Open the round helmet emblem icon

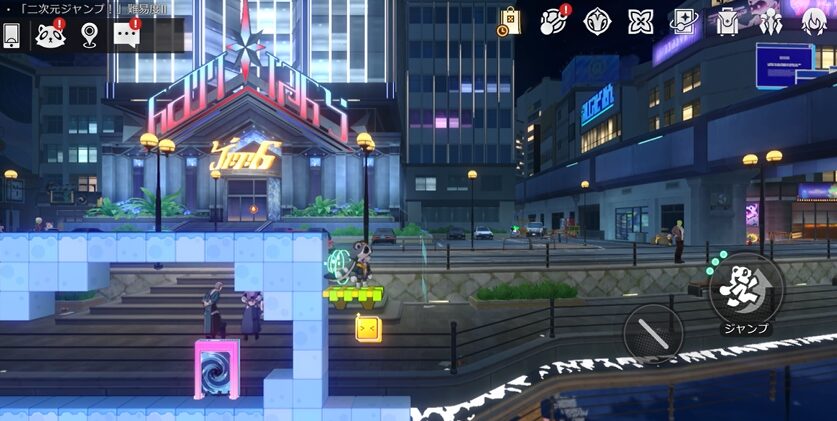597,20
